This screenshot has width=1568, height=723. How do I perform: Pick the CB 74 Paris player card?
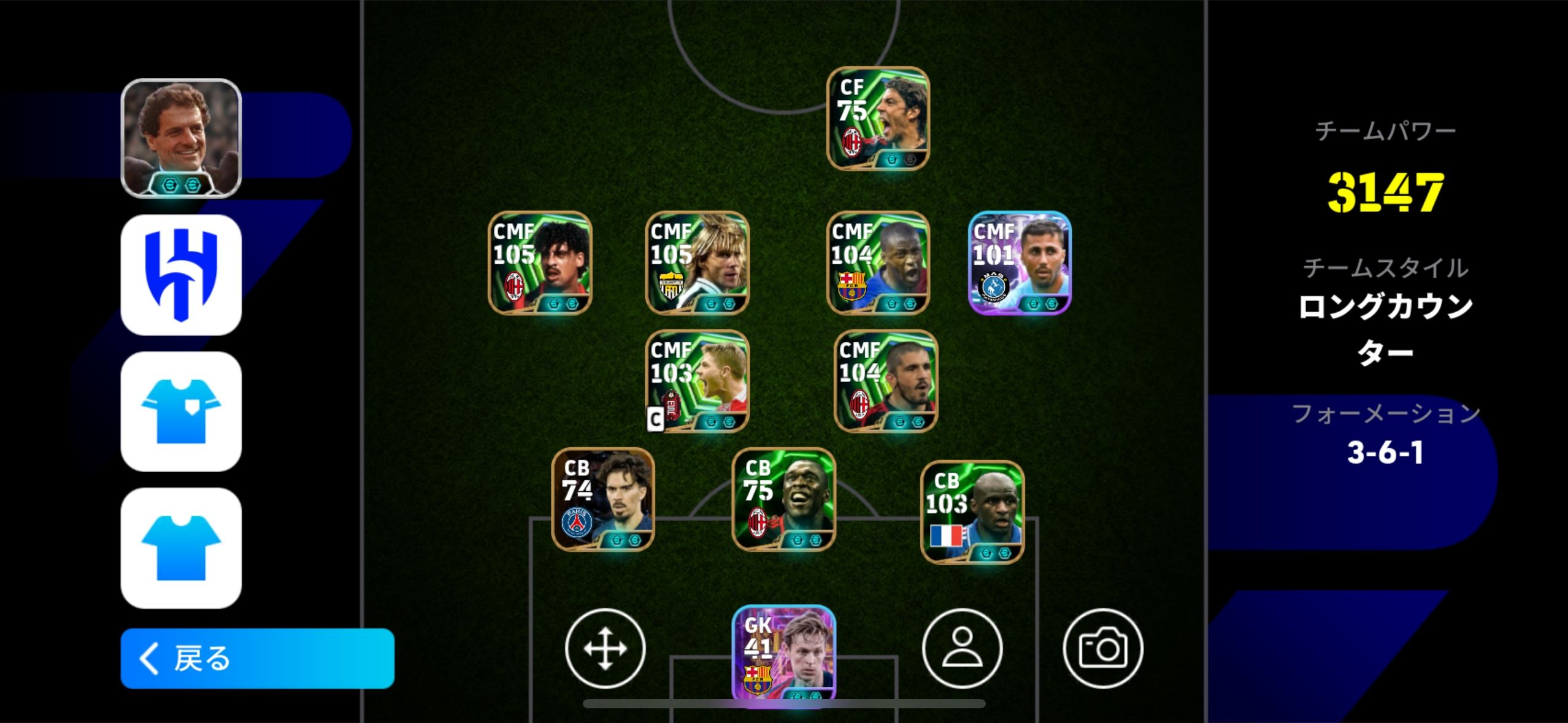[603, 499]
